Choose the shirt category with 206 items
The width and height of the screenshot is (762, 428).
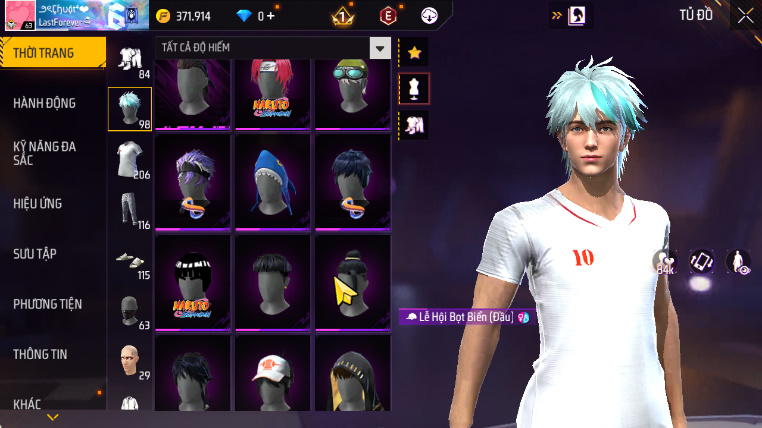[x=130, y=160]
